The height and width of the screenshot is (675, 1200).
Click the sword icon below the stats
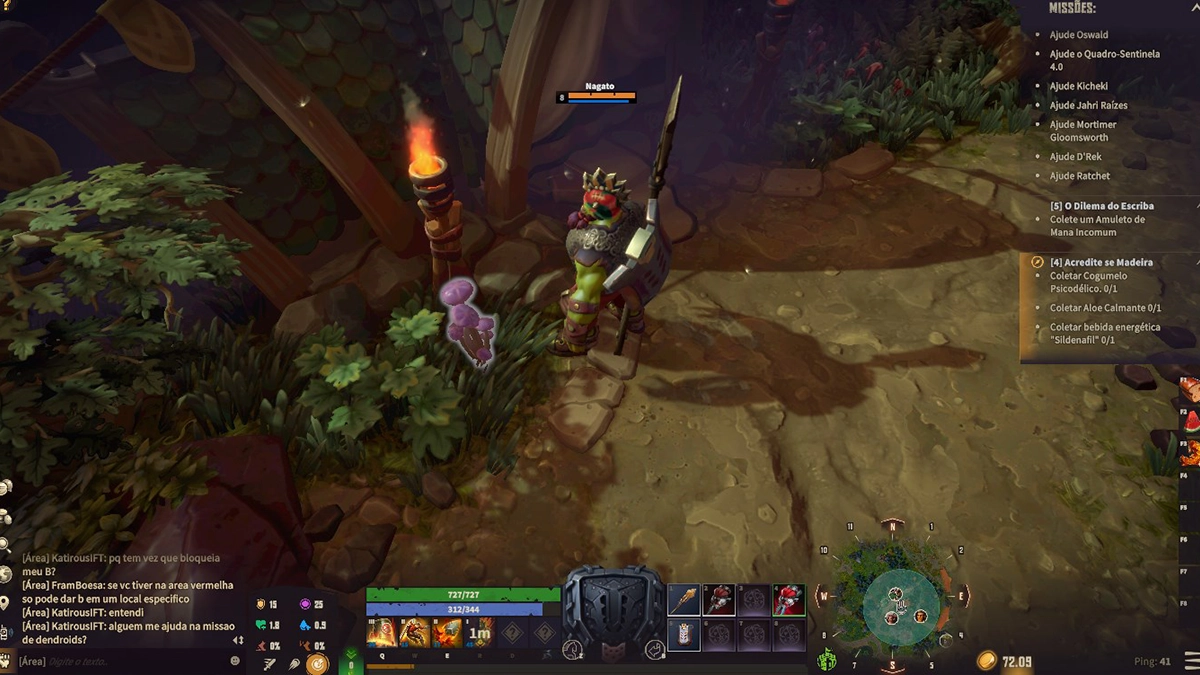271,664
